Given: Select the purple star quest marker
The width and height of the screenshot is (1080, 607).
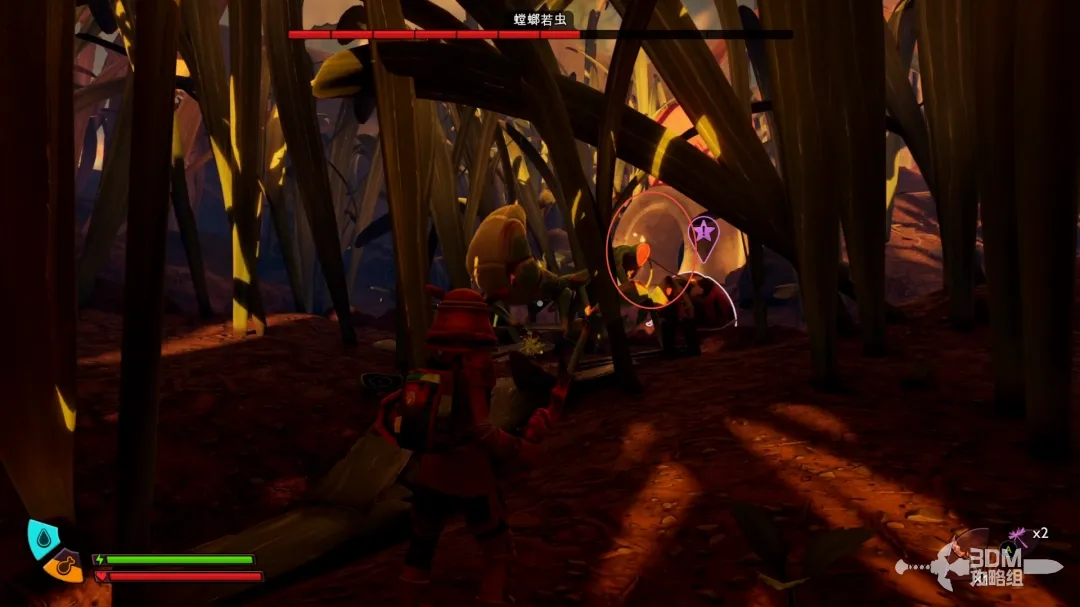Looking at the screenshot, I should [704, 233].
